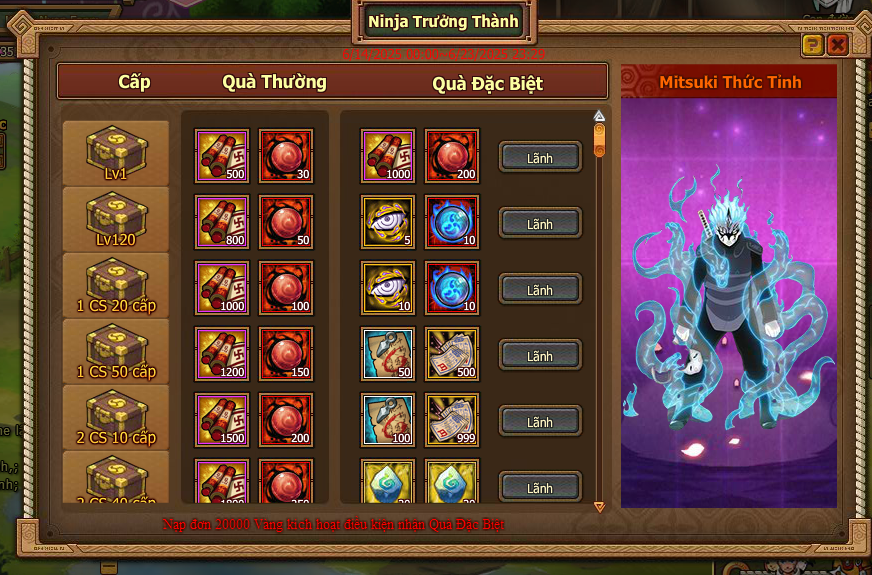Image resolution: width=872 pixels, height=575 pixels.
Task: View the Mitsuki Thức Tỉnh character preview
Action: coord(729,300)
